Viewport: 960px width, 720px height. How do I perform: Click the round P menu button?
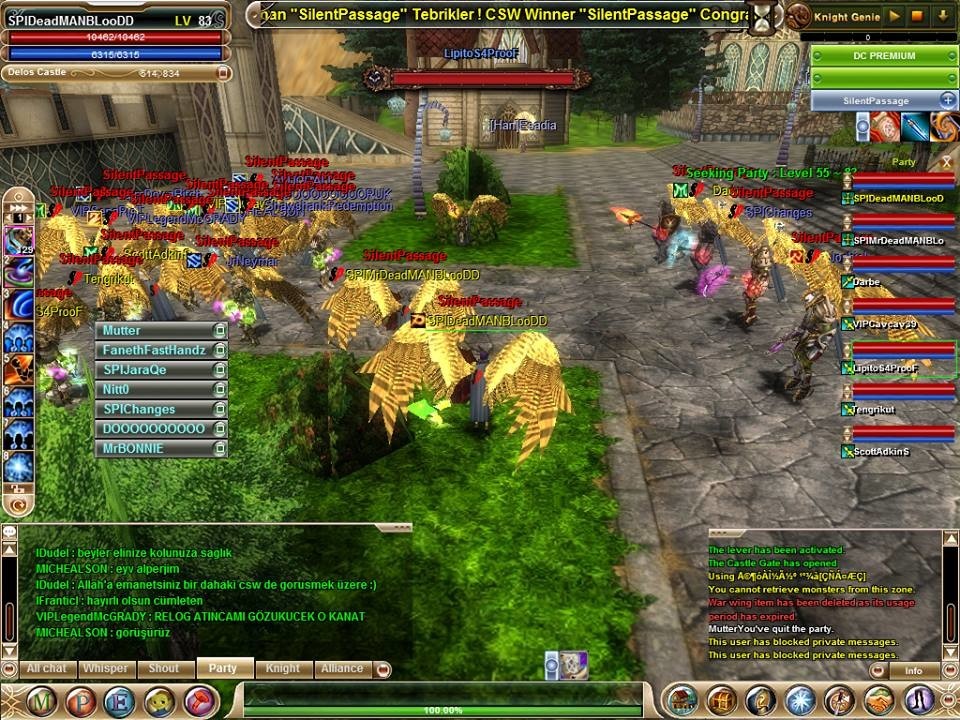point(81,701)
